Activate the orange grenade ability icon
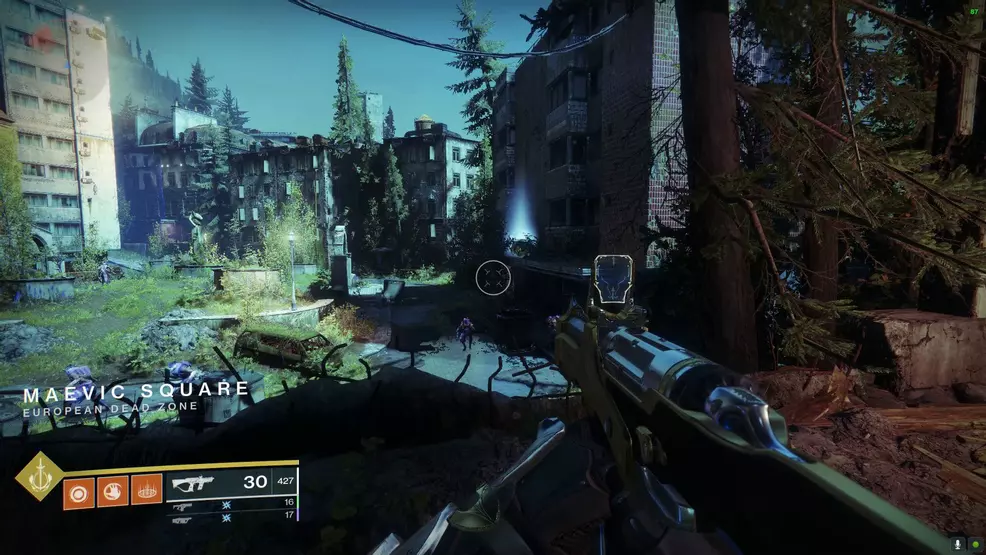 coord(78,491)
